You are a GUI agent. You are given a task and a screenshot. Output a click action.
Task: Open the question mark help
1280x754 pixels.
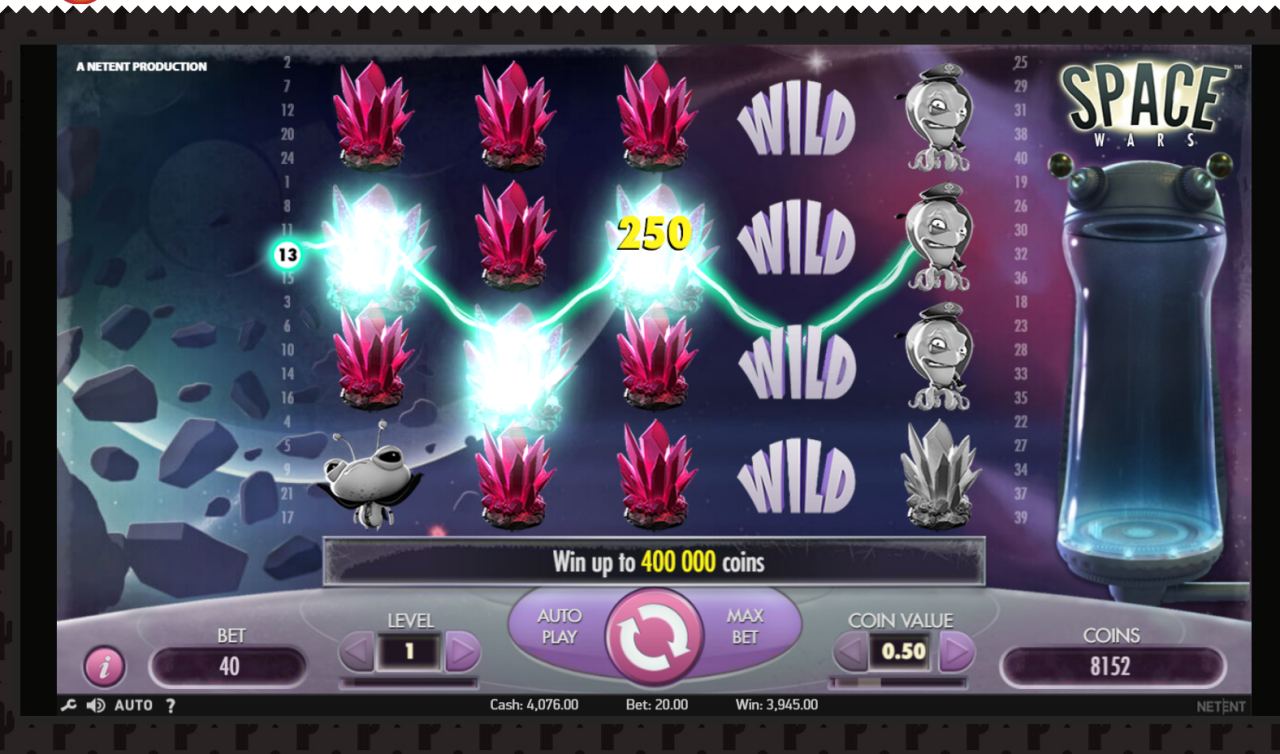coord(170,705)
